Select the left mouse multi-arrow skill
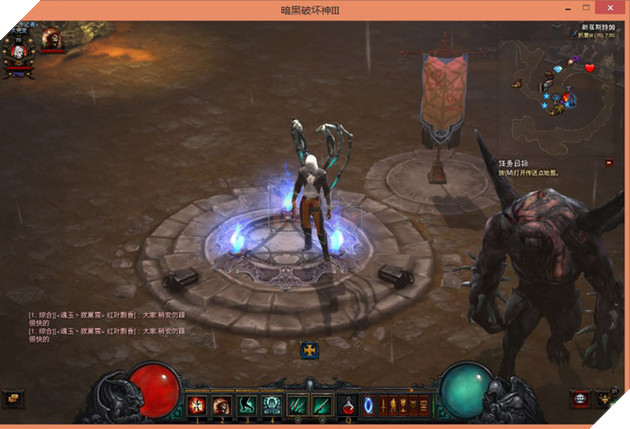 click(297, 405)
